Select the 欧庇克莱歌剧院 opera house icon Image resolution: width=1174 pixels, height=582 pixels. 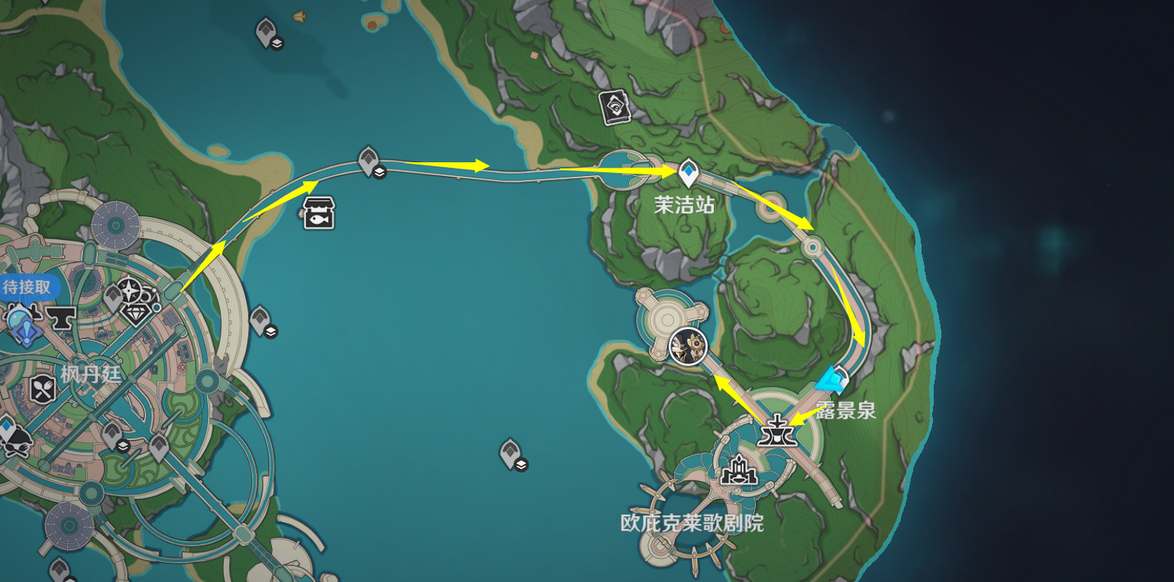[740, 469]
